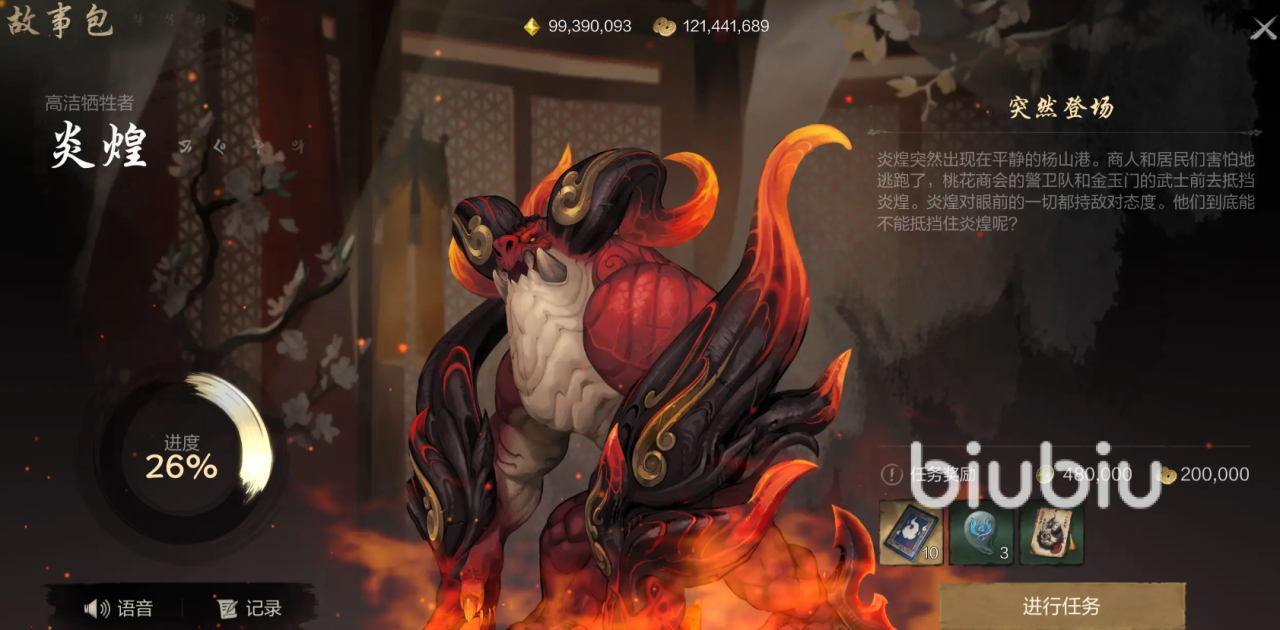This screenshot has width=1280, height=630.
Task: View the beast portrait card reward
Action: pos(1051,533)
